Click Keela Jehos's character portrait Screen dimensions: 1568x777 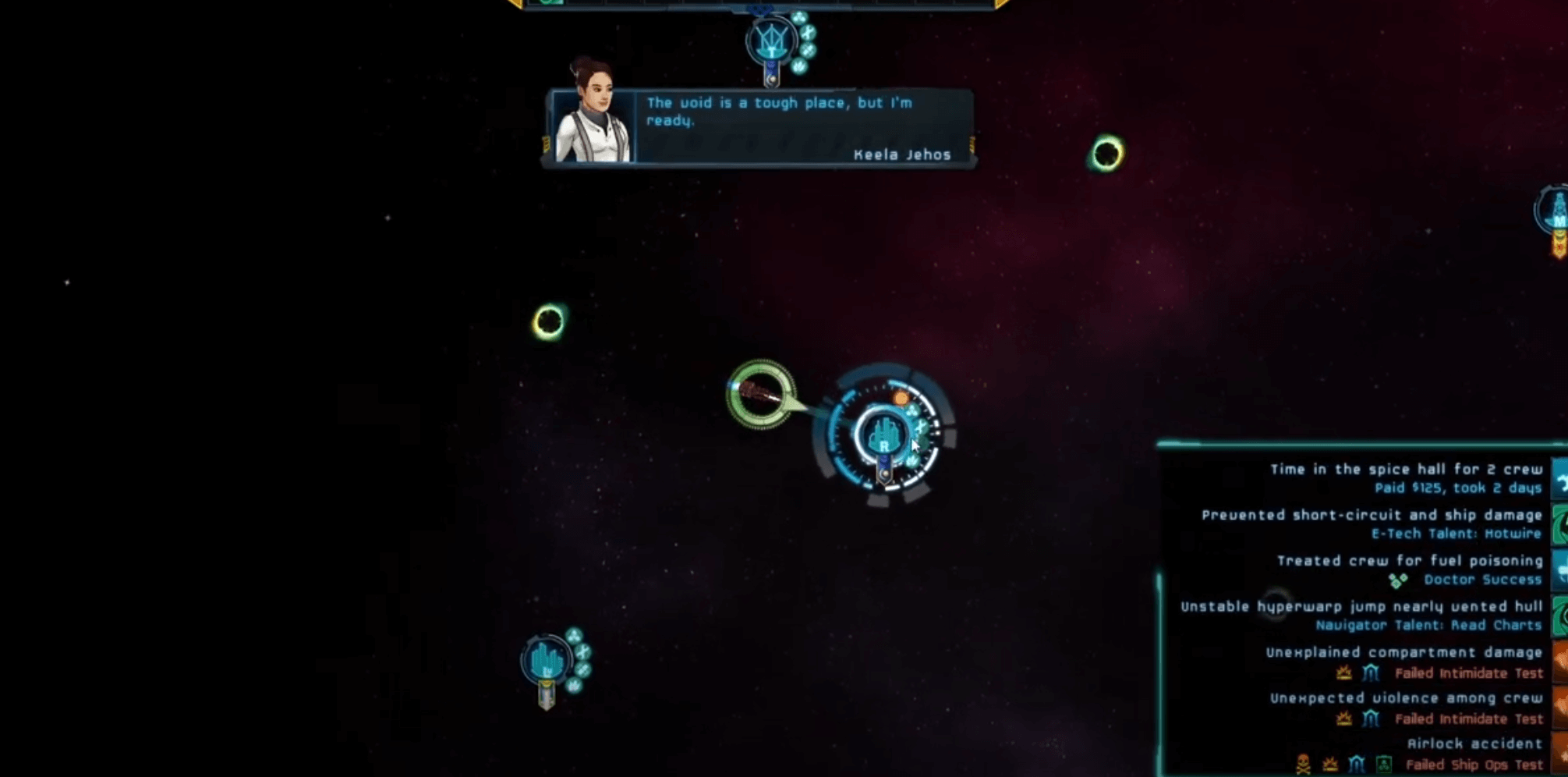coord(596,117)
